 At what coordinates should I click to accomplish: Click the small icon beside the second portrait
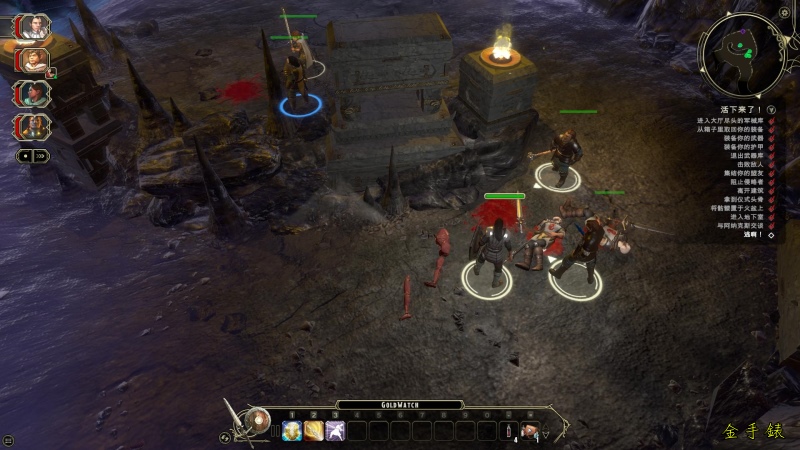pos(52,73)
